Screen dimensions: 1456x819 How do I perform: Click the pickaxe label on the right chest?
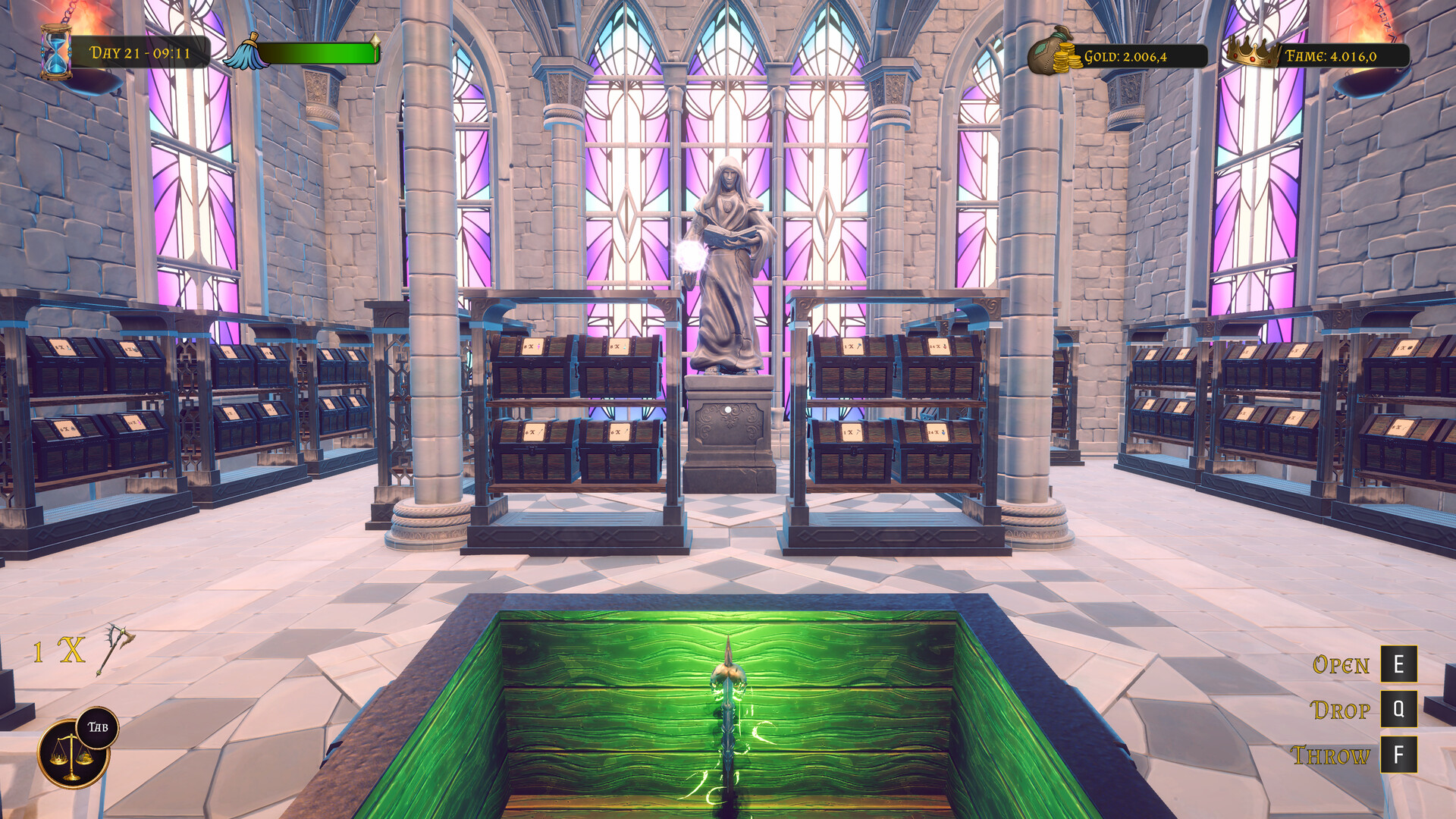click(853, 347)
